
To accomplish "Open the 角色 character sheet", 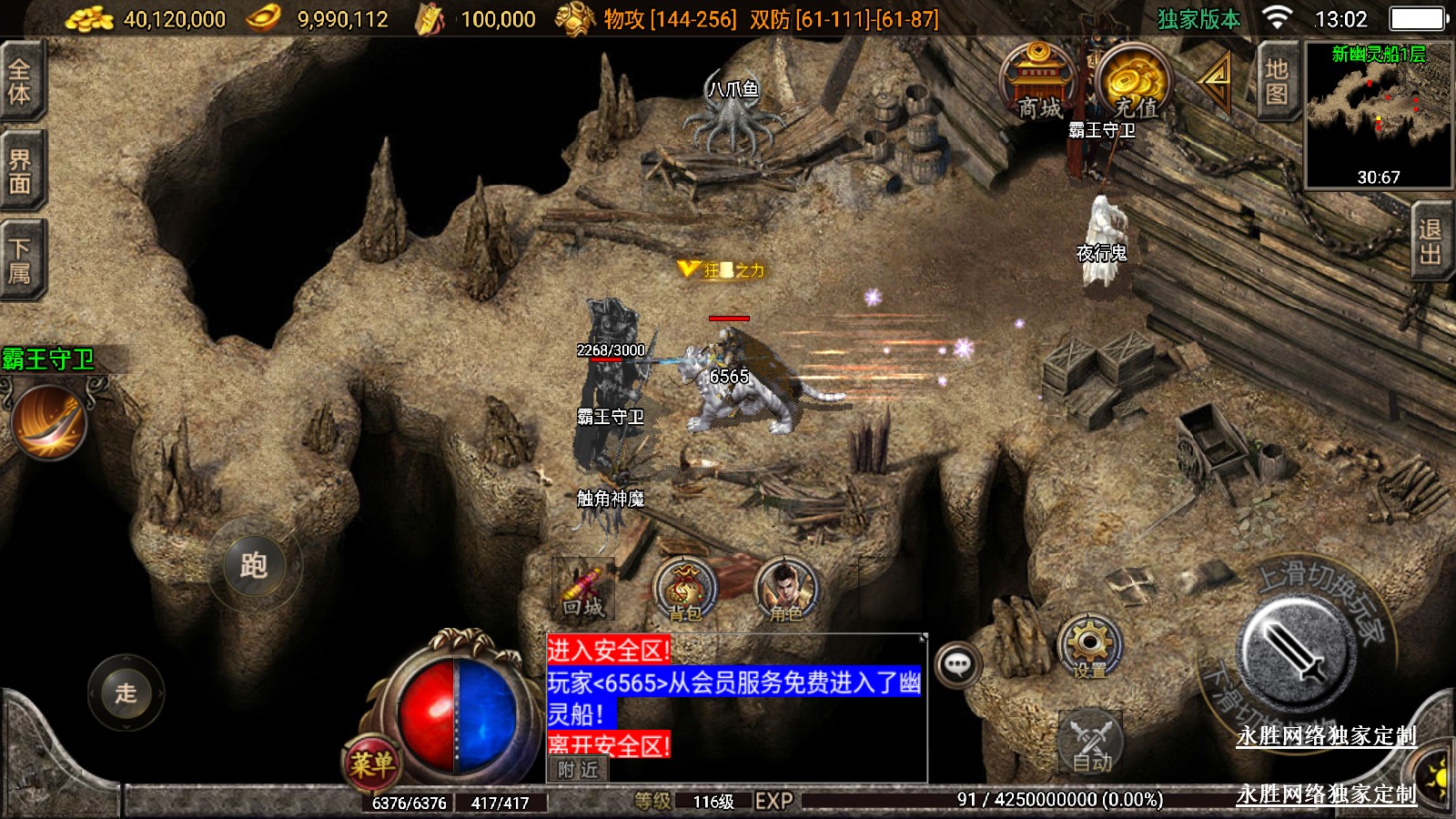I will [785, 591].
